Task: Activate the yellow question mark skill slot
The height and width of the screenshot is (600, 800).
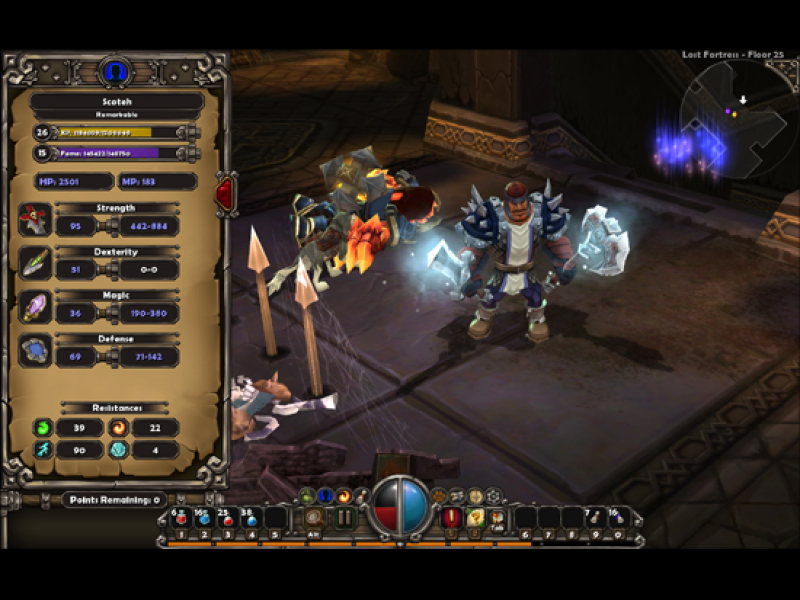Action: click(476, 518)
